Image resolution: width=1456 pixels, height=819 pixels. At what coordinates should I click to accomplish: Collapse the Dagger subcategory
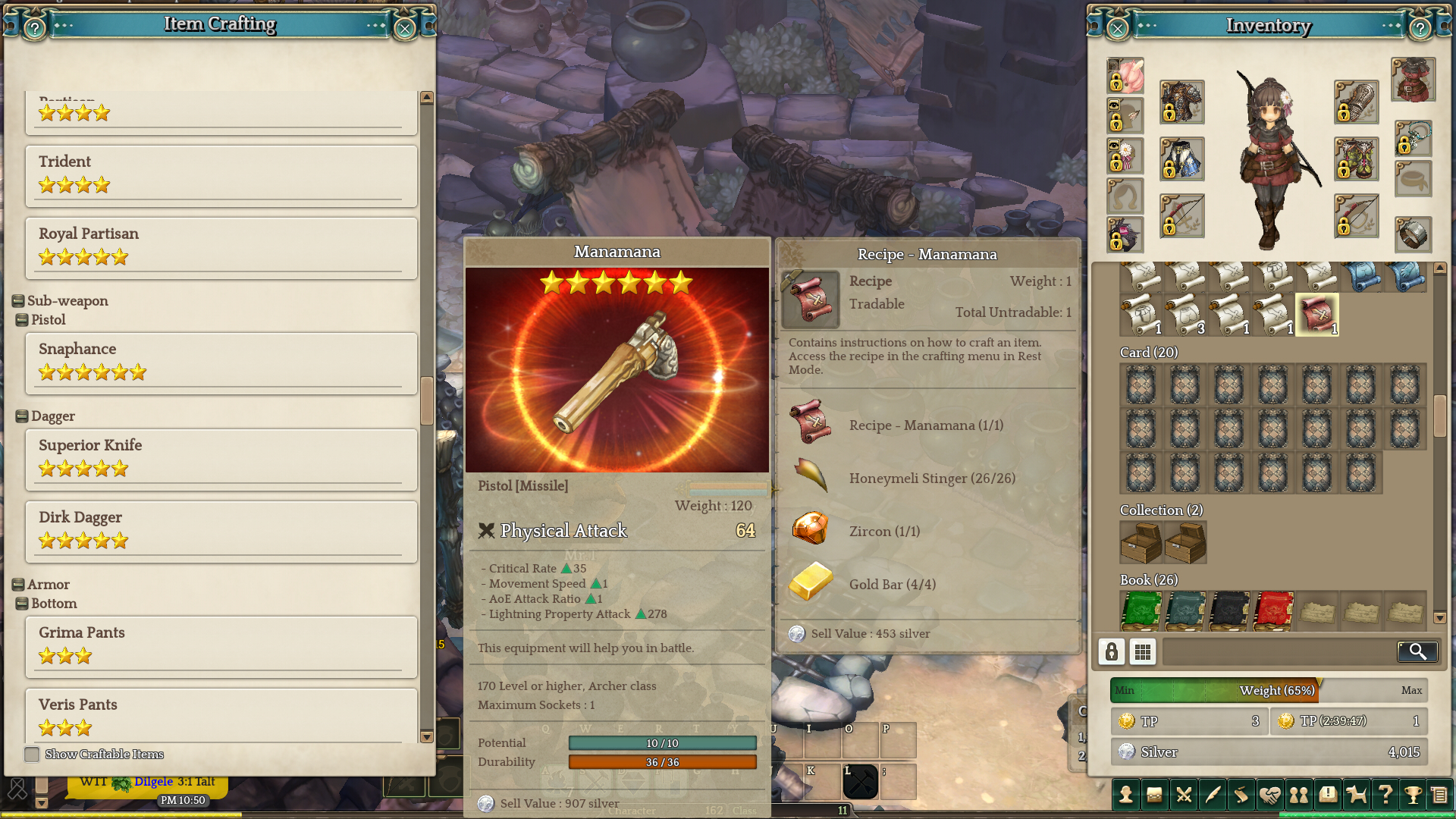click(22, 416)
